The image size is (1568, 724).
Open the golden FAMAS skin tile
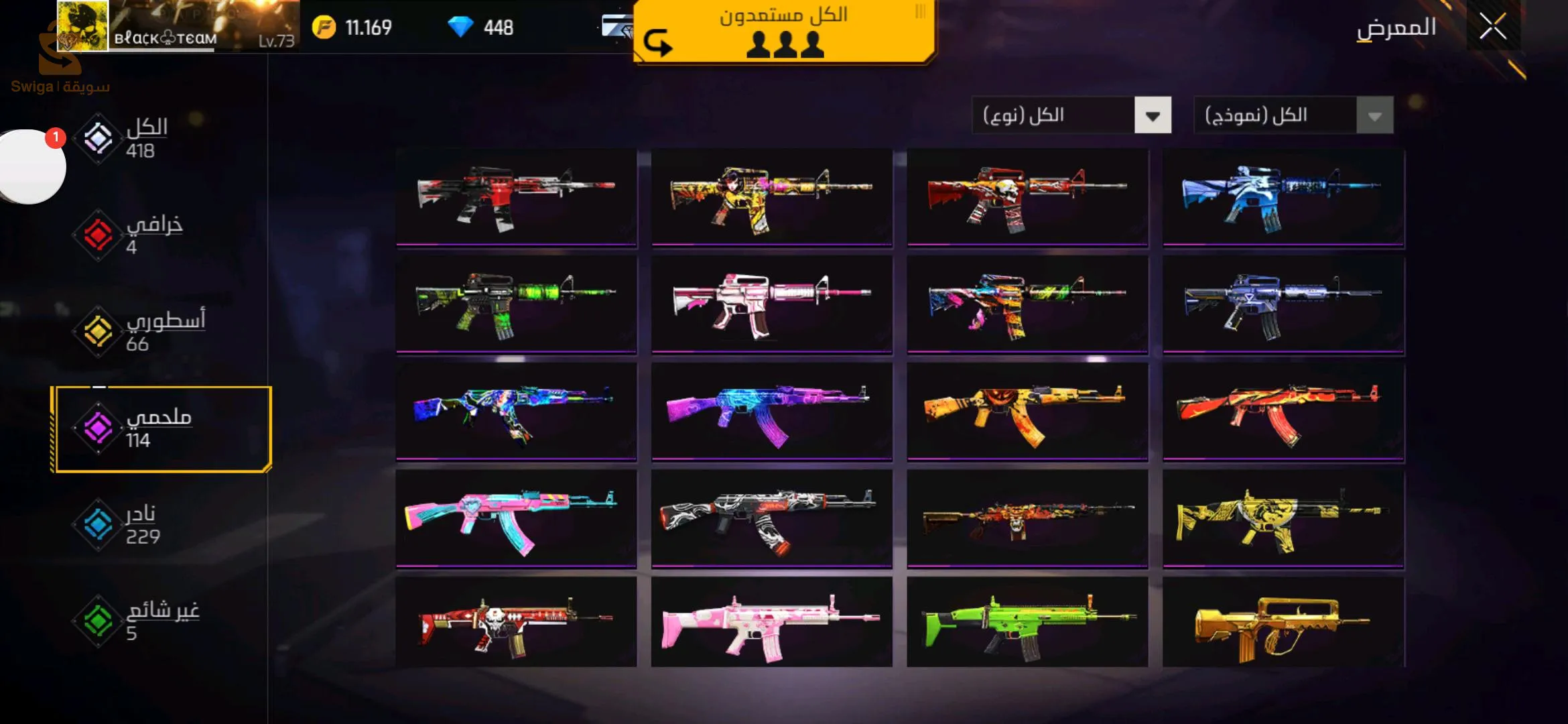click(1283, 623)
